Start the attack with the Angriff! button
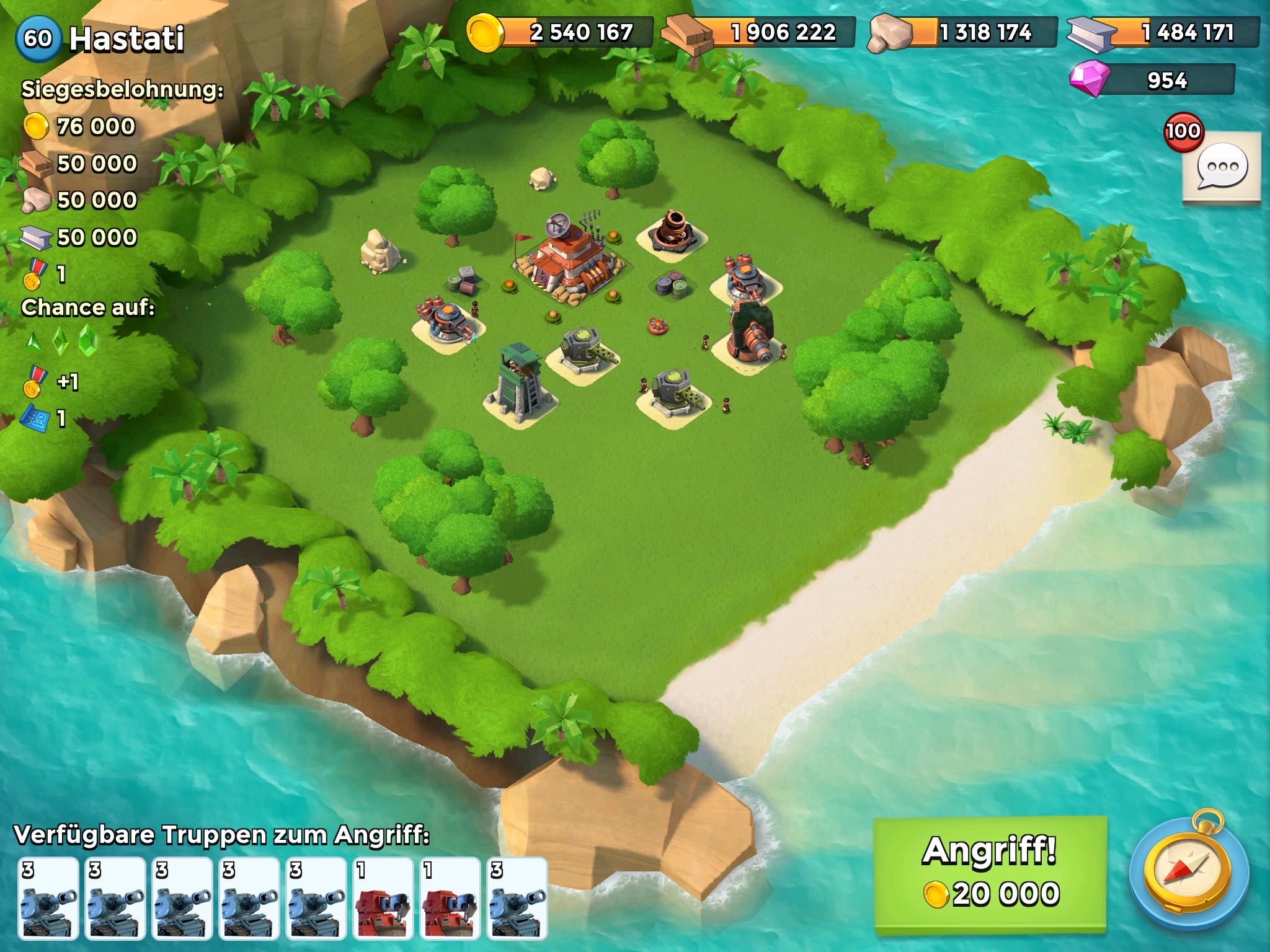 coord(990,873)
